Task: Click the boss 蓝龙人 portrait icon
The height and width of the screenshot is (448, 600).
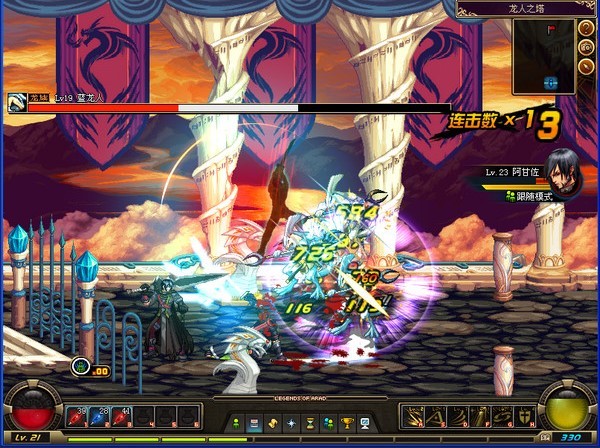Action: point(16,100)
